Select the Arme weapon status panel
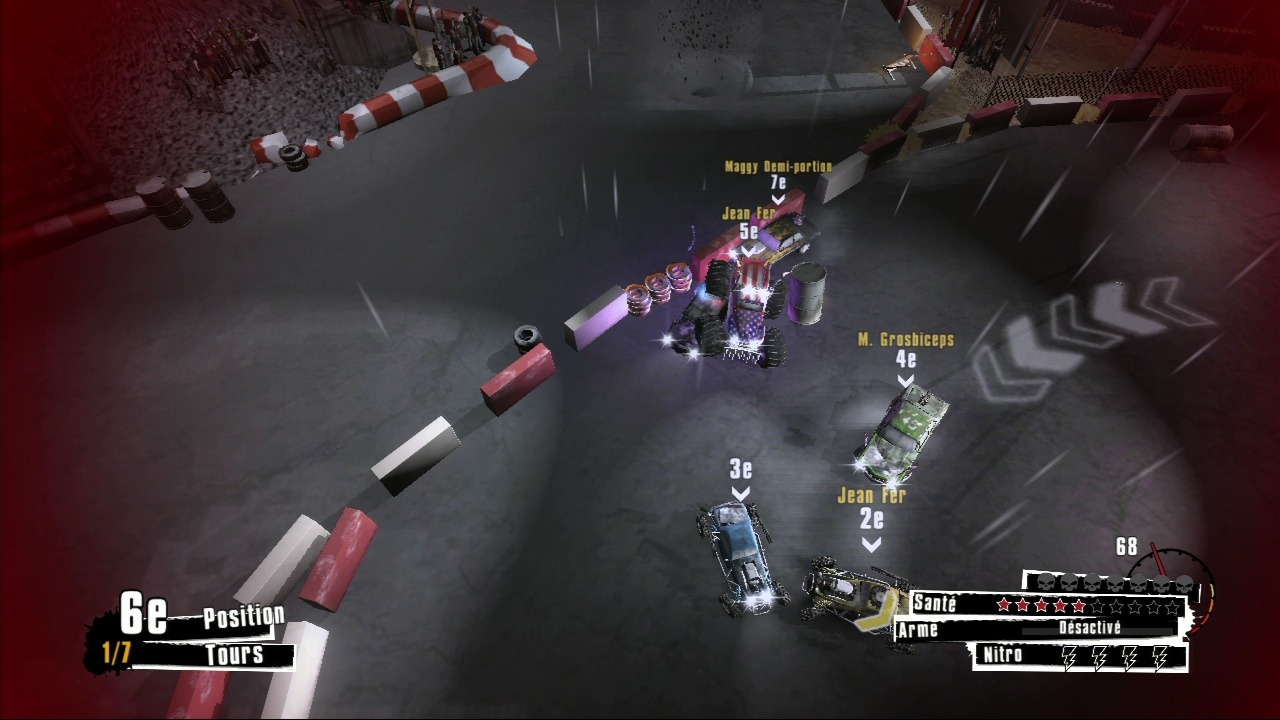 (x=1040, y=629)
